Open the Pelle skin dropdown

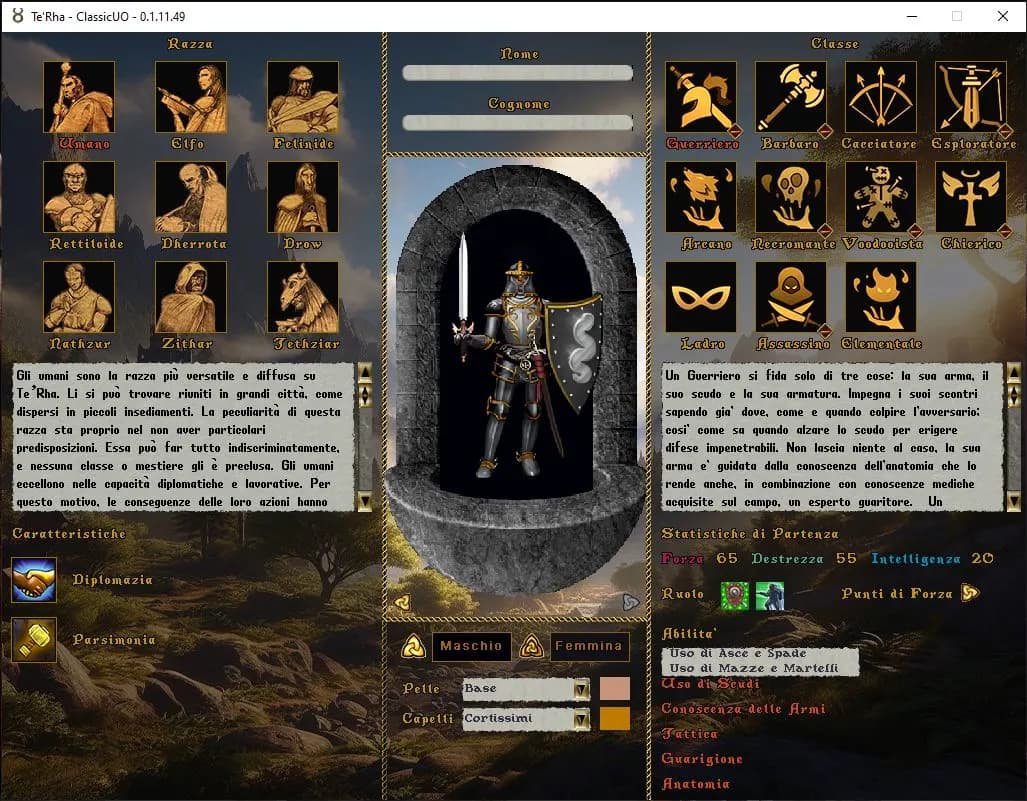coord(581,689)
